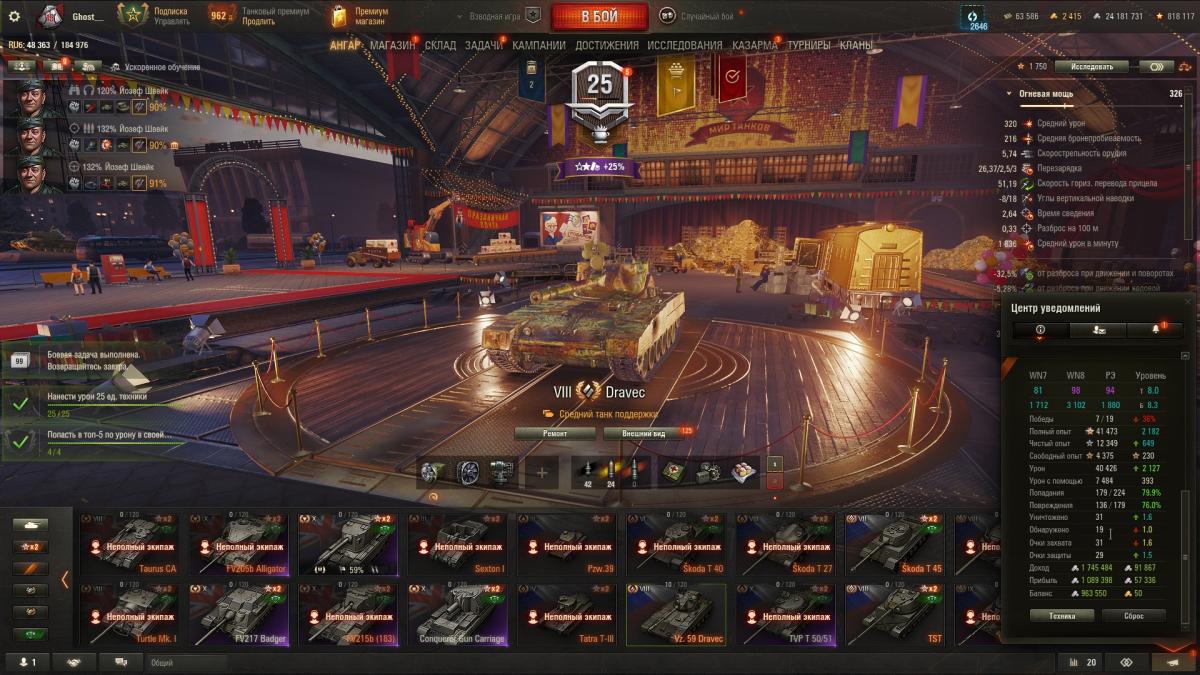Open the Премиум магазин
This screenshot has width=1200, height=675.
[x=360, y=16]
